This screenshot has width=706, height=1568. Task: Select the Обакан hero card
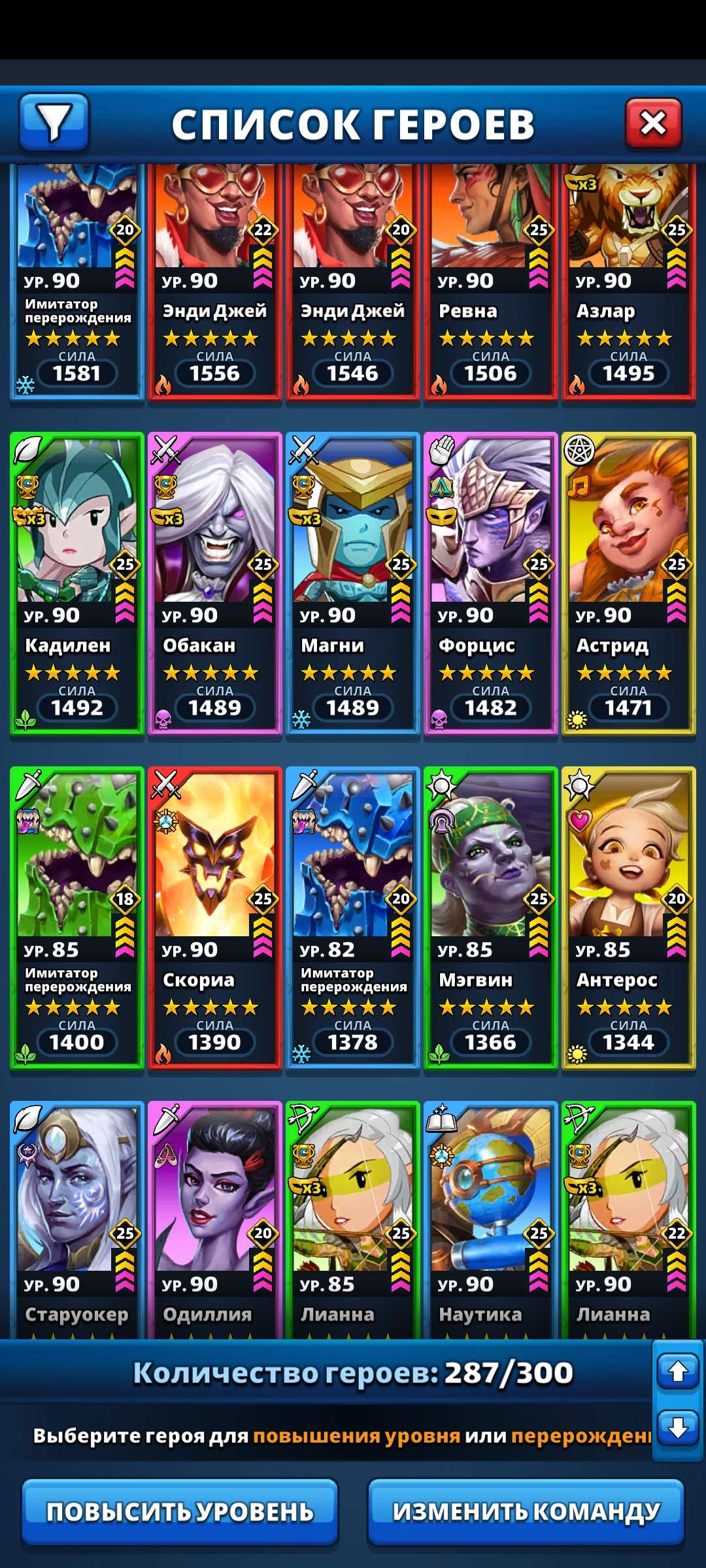click(x=215, y=583)
